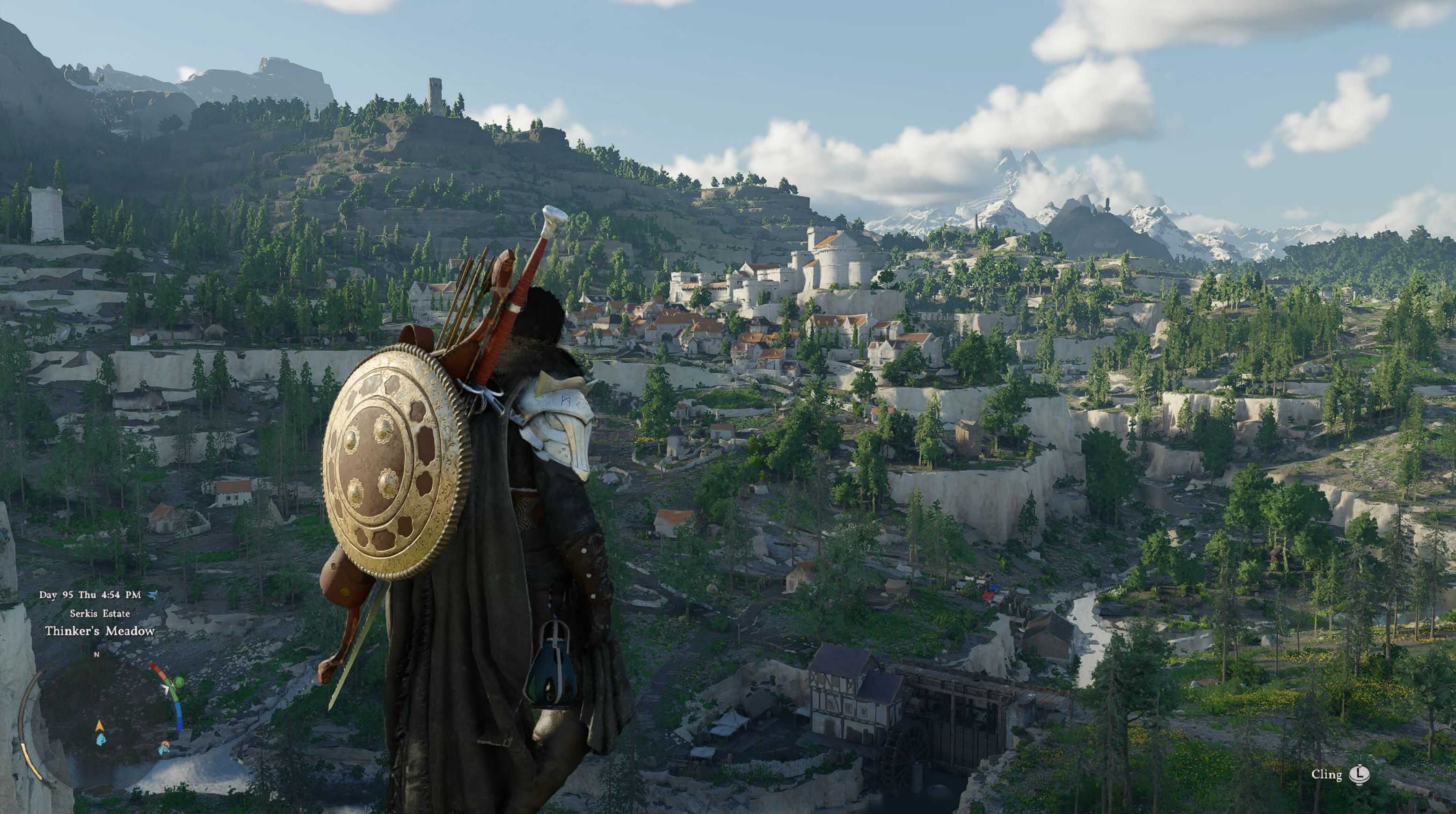Select the green round marker on the minimap
1456x814 pixels.
[x=179, y=682]
